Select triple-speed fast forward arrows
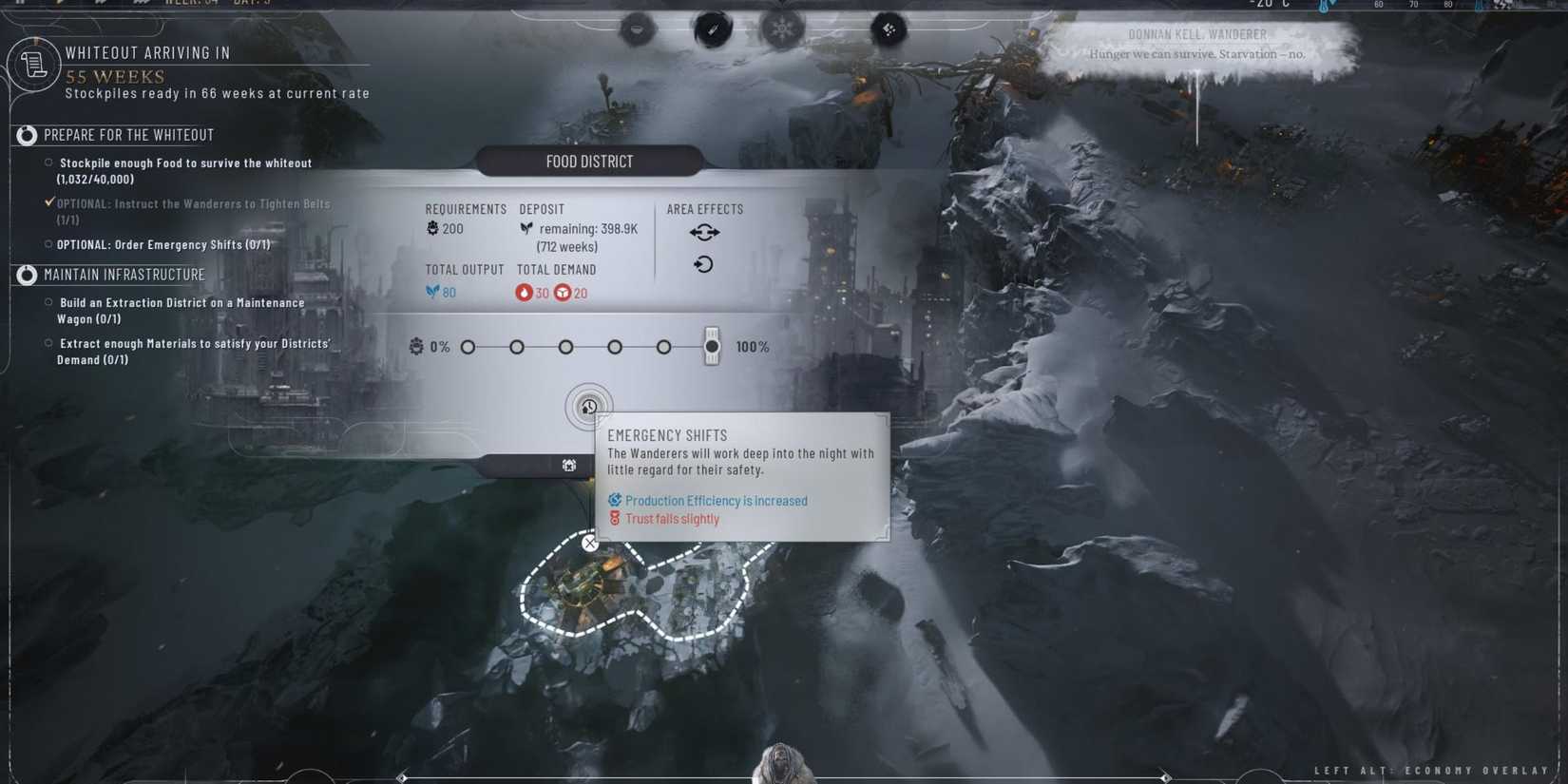Viewport: 1568px width, 784px height. click(x=143, y=3)
